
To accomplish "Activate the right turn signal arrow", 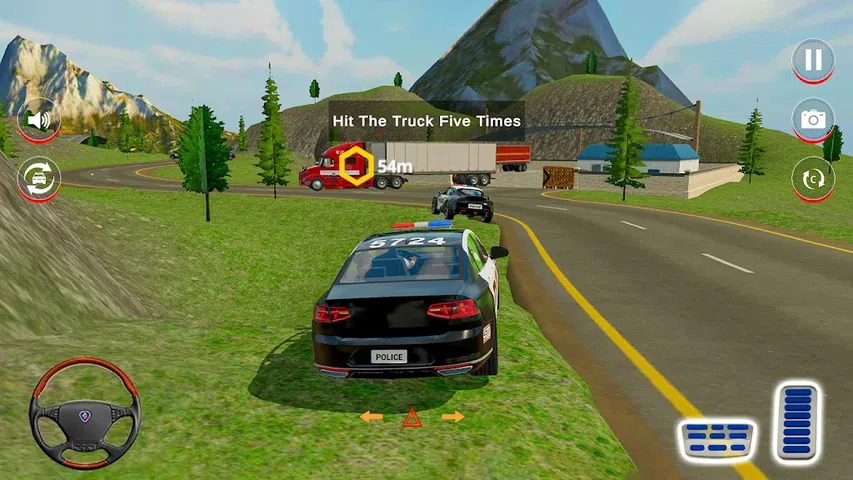I will pyautogui.click(x=453, y=416).
